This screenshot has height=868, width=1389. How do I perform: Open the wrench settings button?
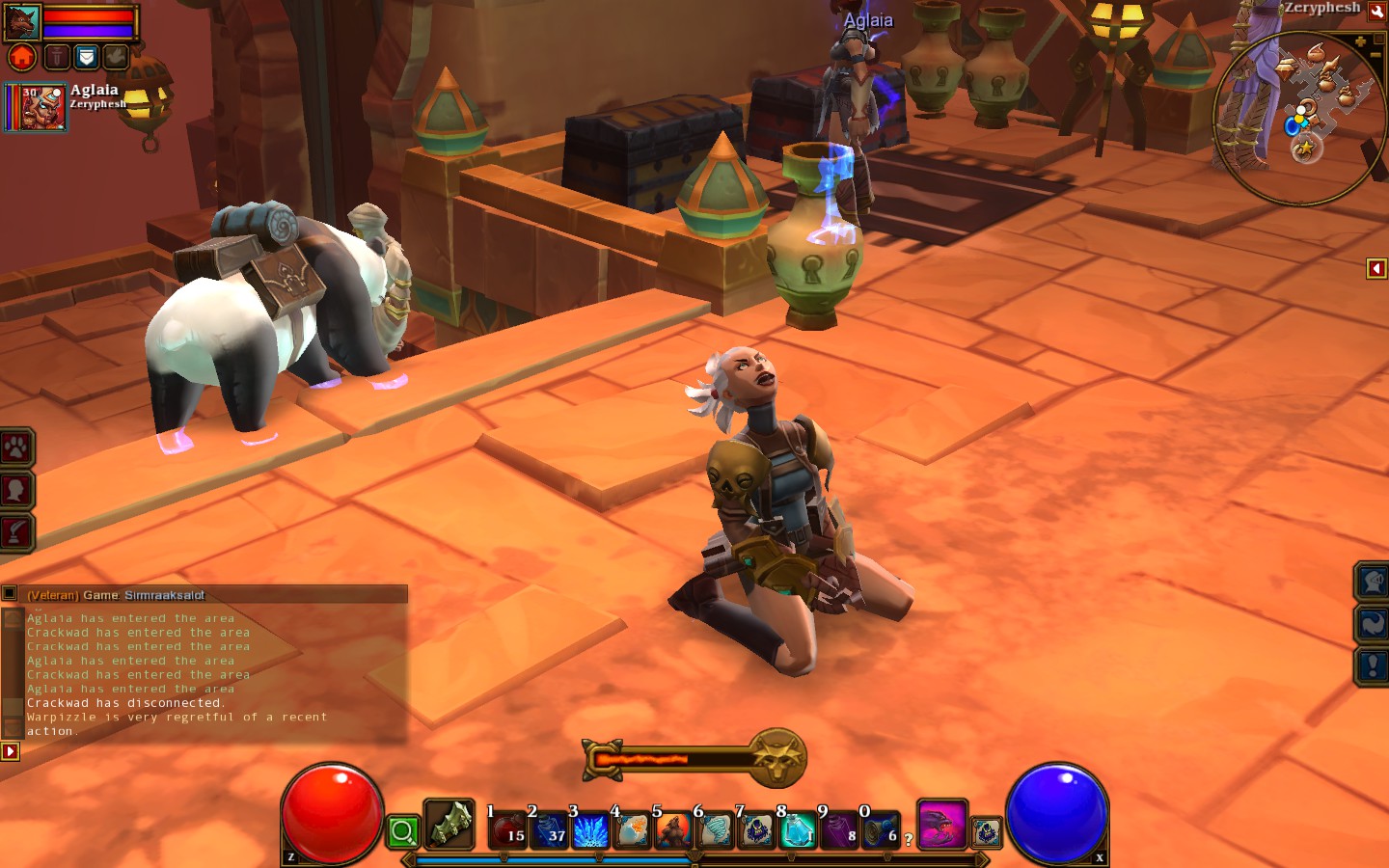click(x=1376, y=12)
